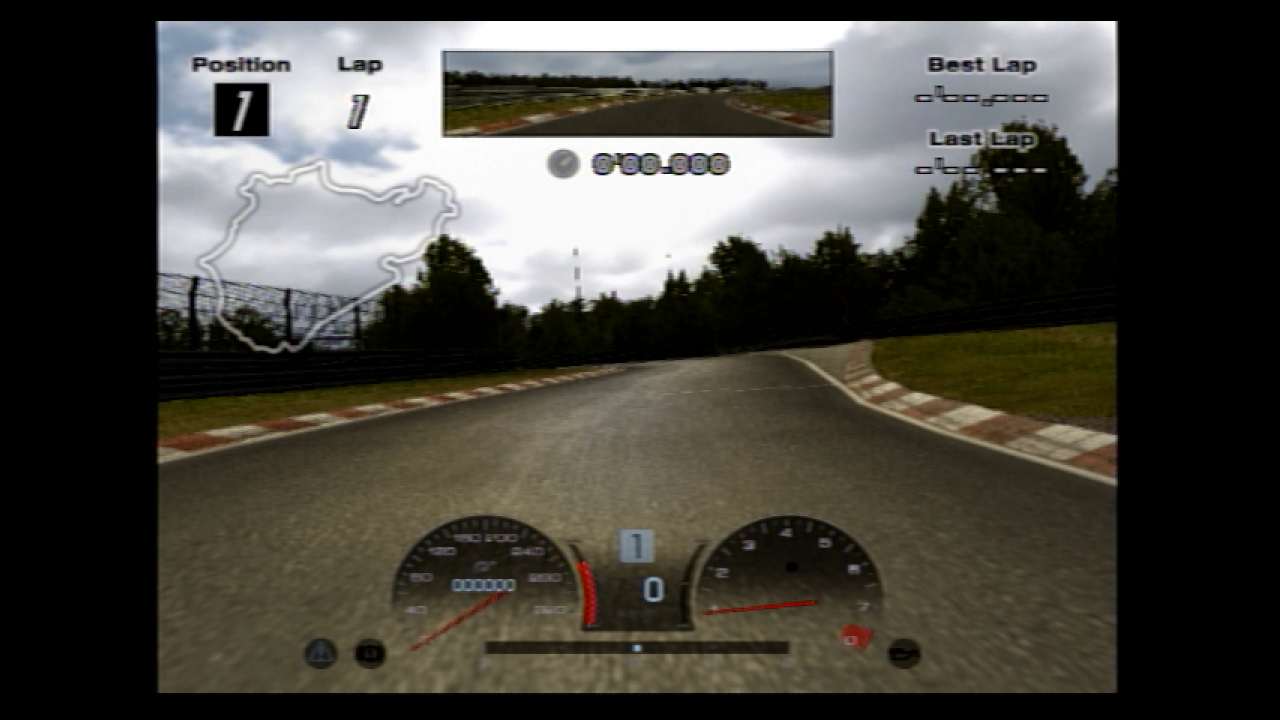Click the dark indicator lamp right of the tachometer

pyautogui.click(x=903, y=652)
